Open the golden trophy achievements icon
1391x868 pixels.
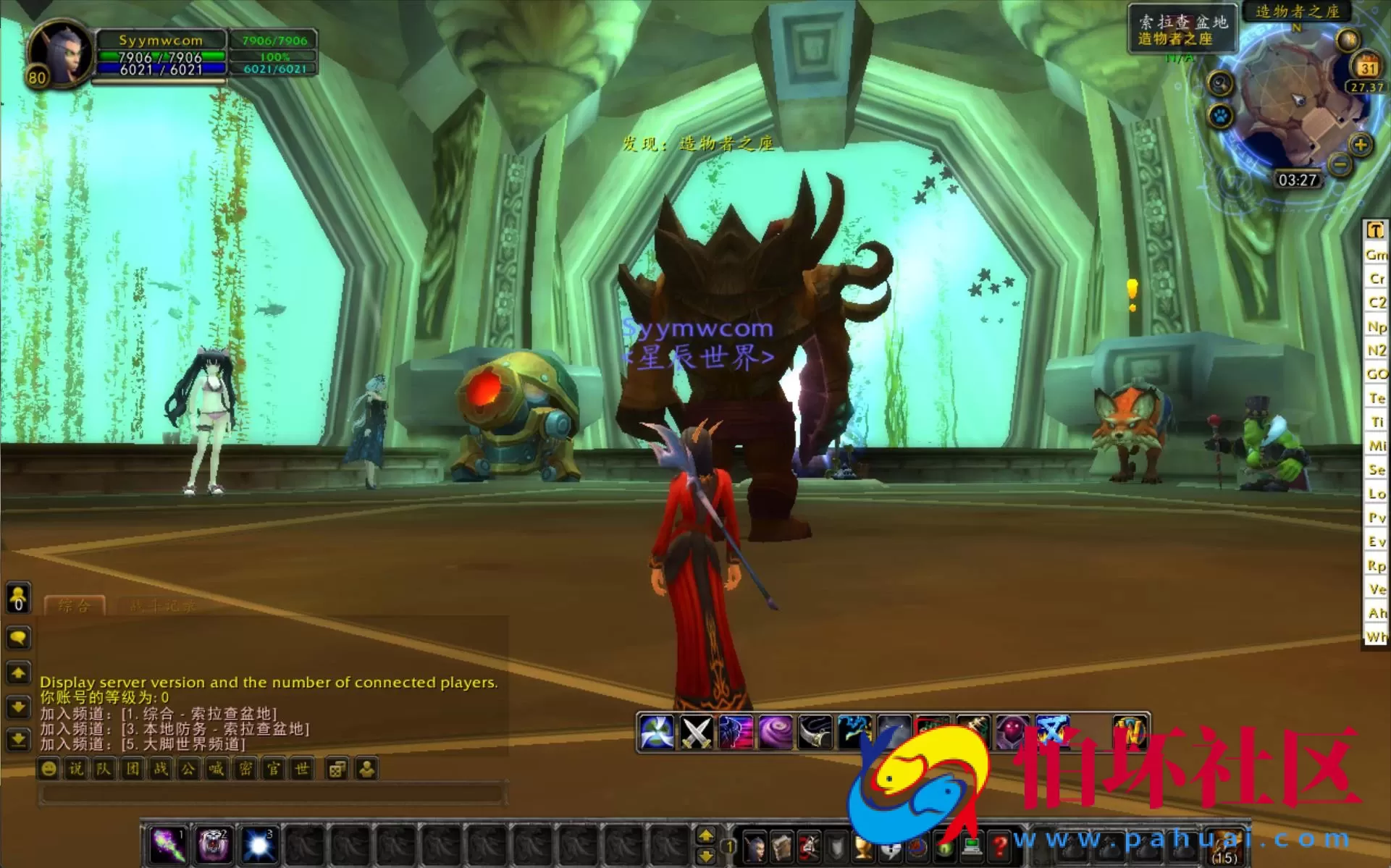click(862, 849)
